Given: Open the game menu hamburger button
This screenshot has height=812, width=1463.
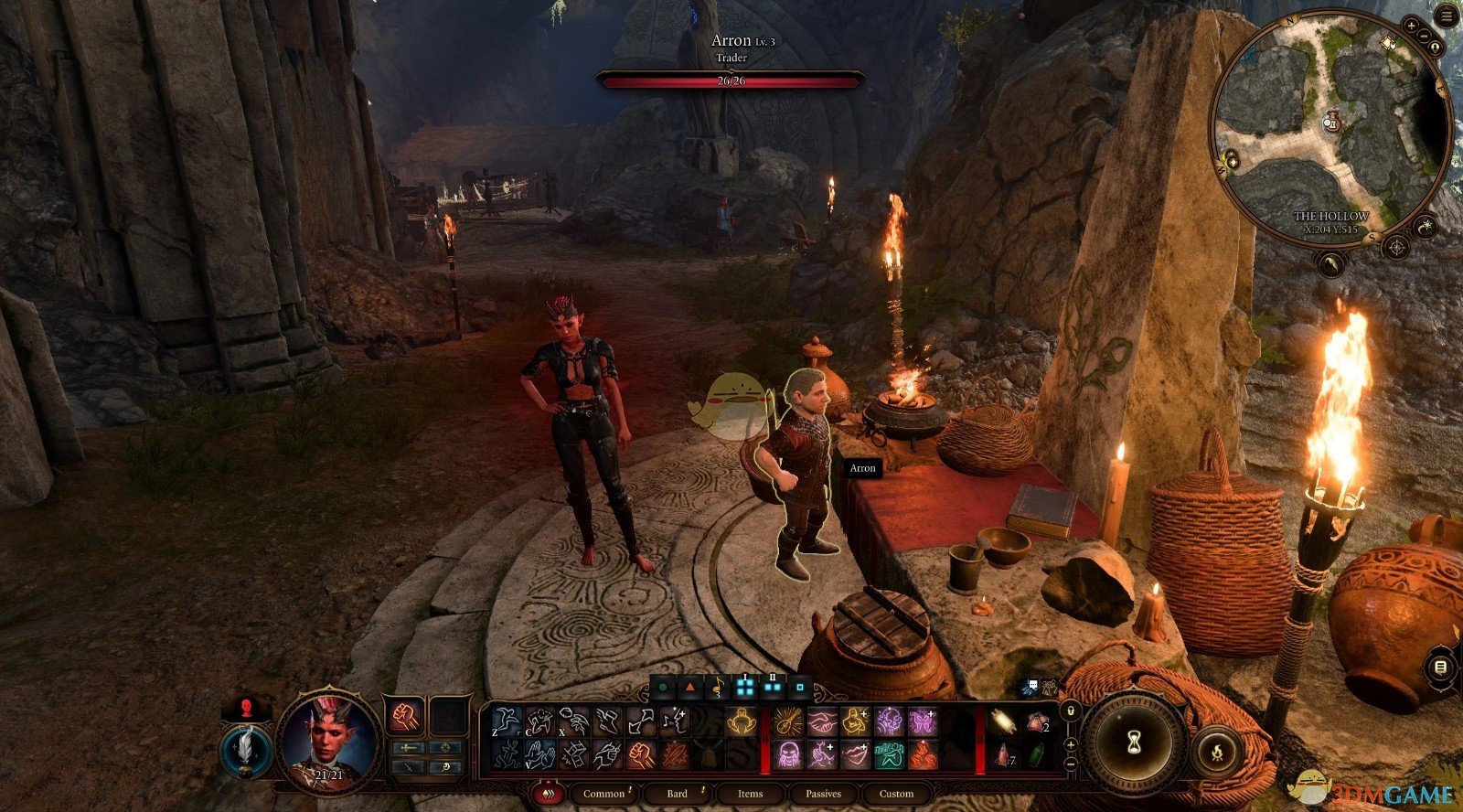Looking at the screenshot, I should (1446, 17).
